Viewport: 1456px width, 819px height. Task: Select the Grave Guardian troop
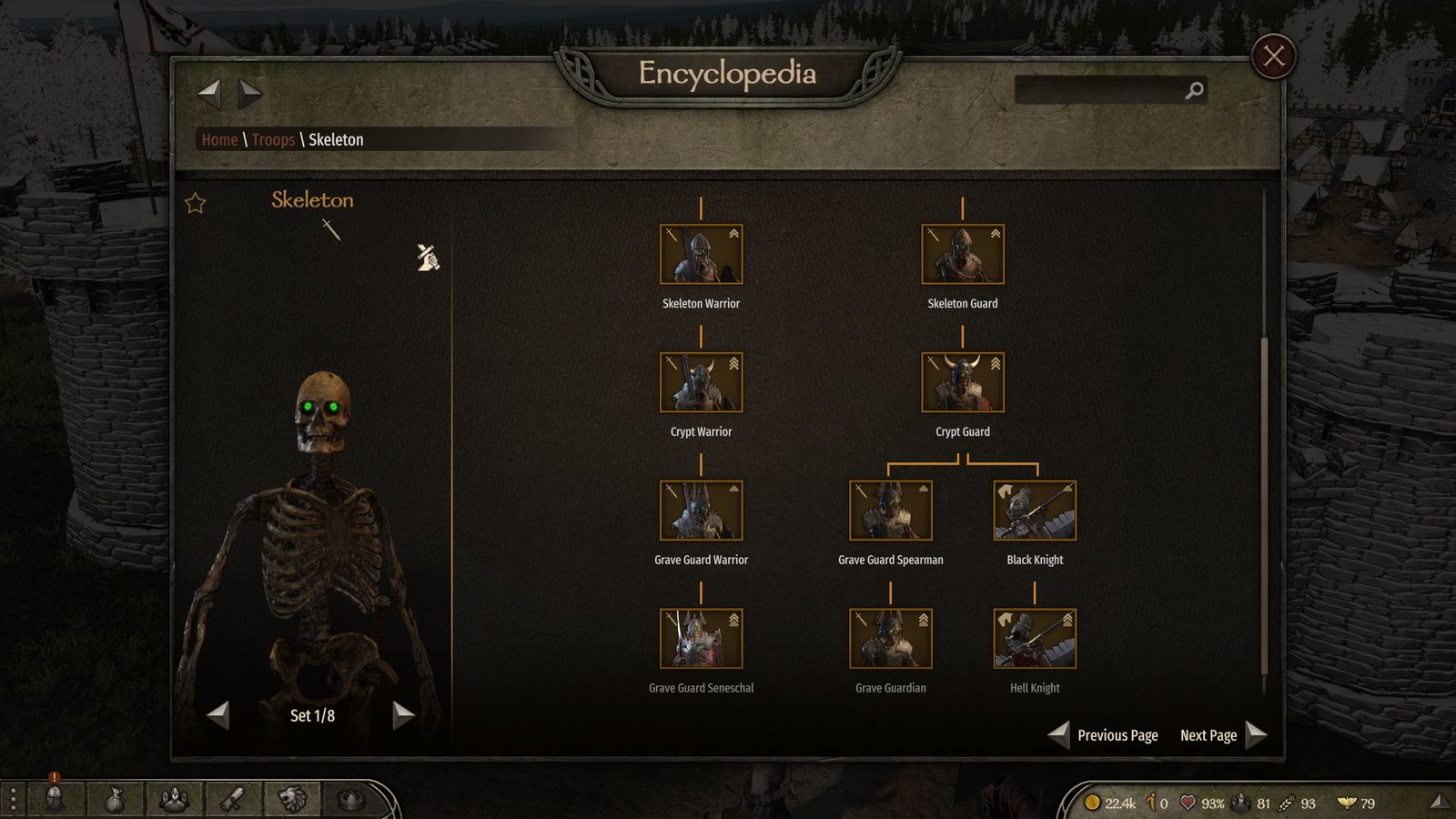890,640
